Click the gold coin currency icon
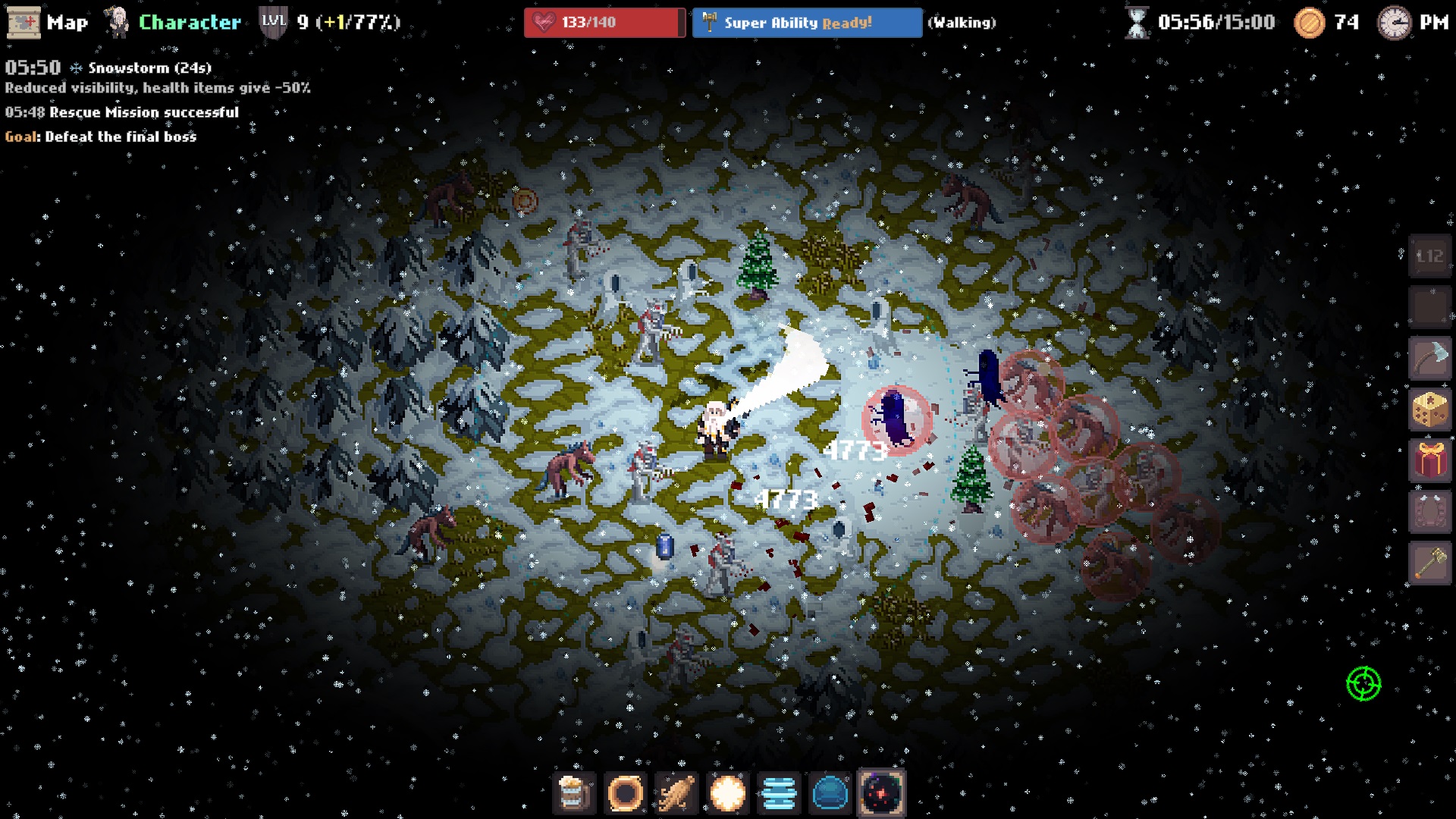 coord(1309,23)
